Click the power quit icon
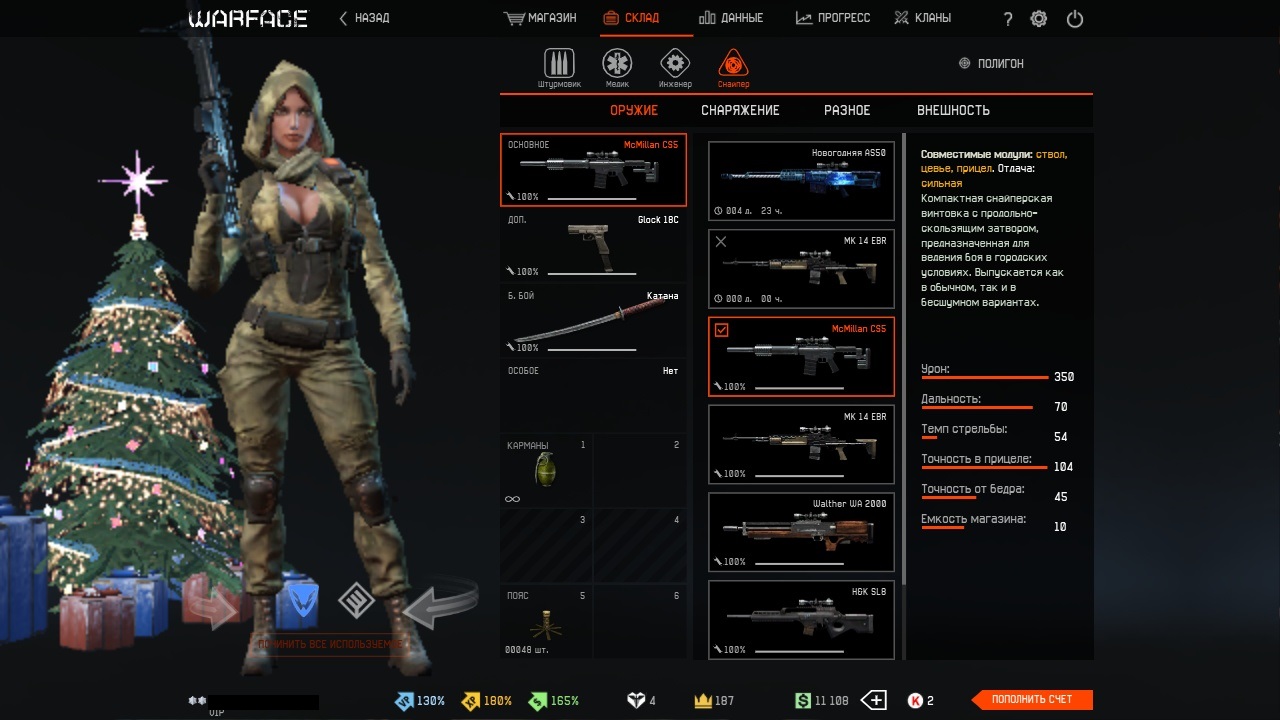This screenshot has height=720, width=1280. tap(1075, 19)
